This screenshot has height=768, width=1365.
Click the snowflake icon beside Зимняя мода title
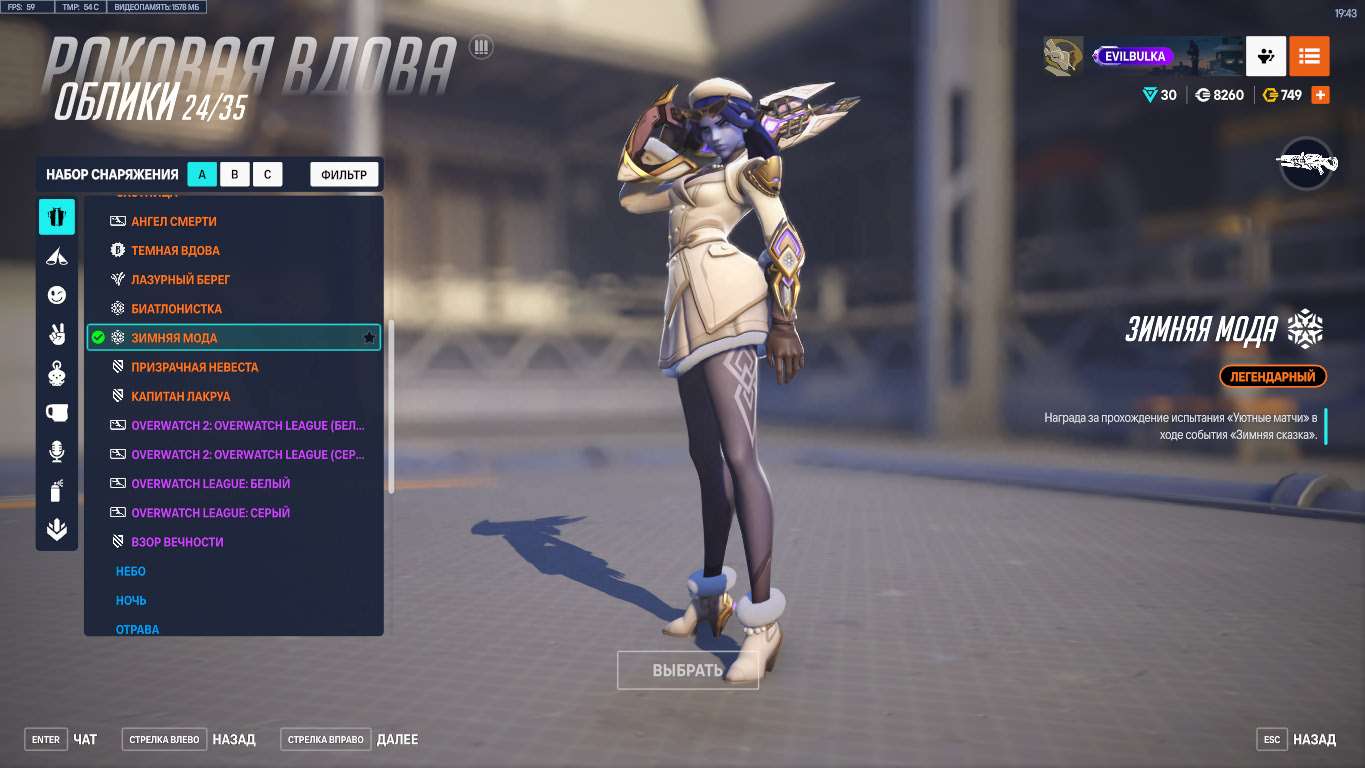(1305, 328)
